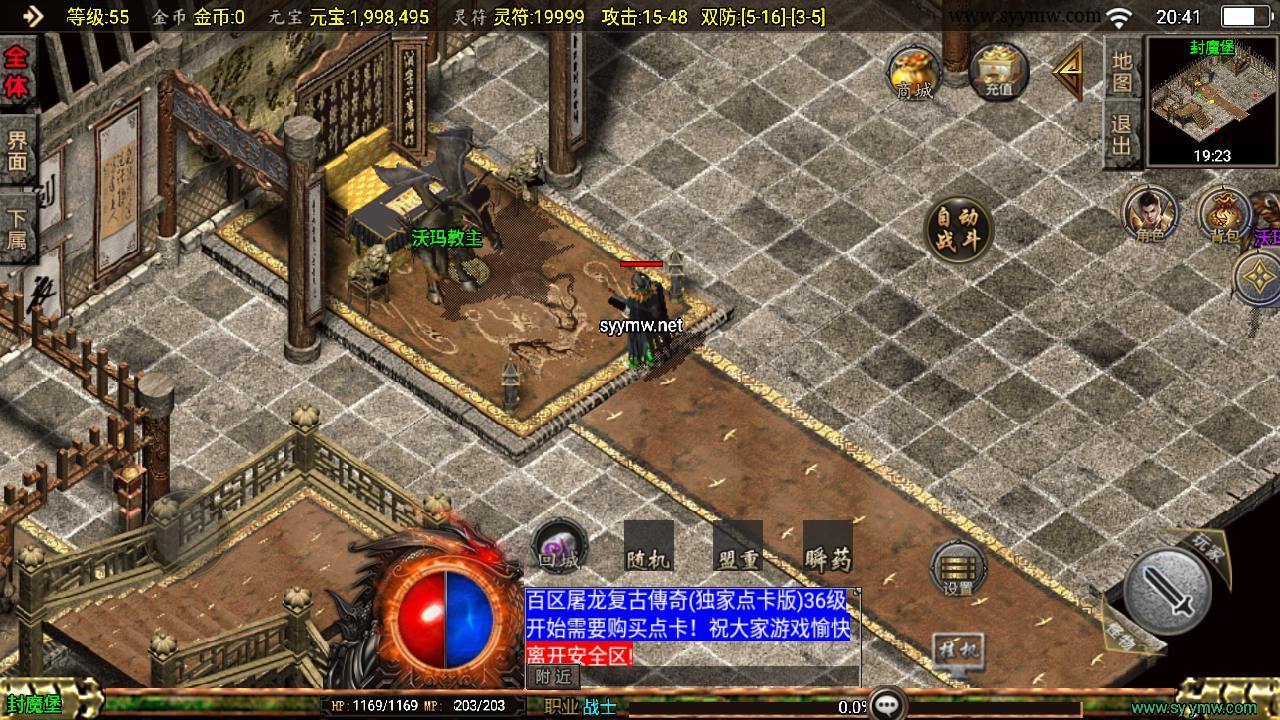Viewport: 1280px width, 720px height.
Task: Open the 充值 recharge treasure chest
Action: 998,71
